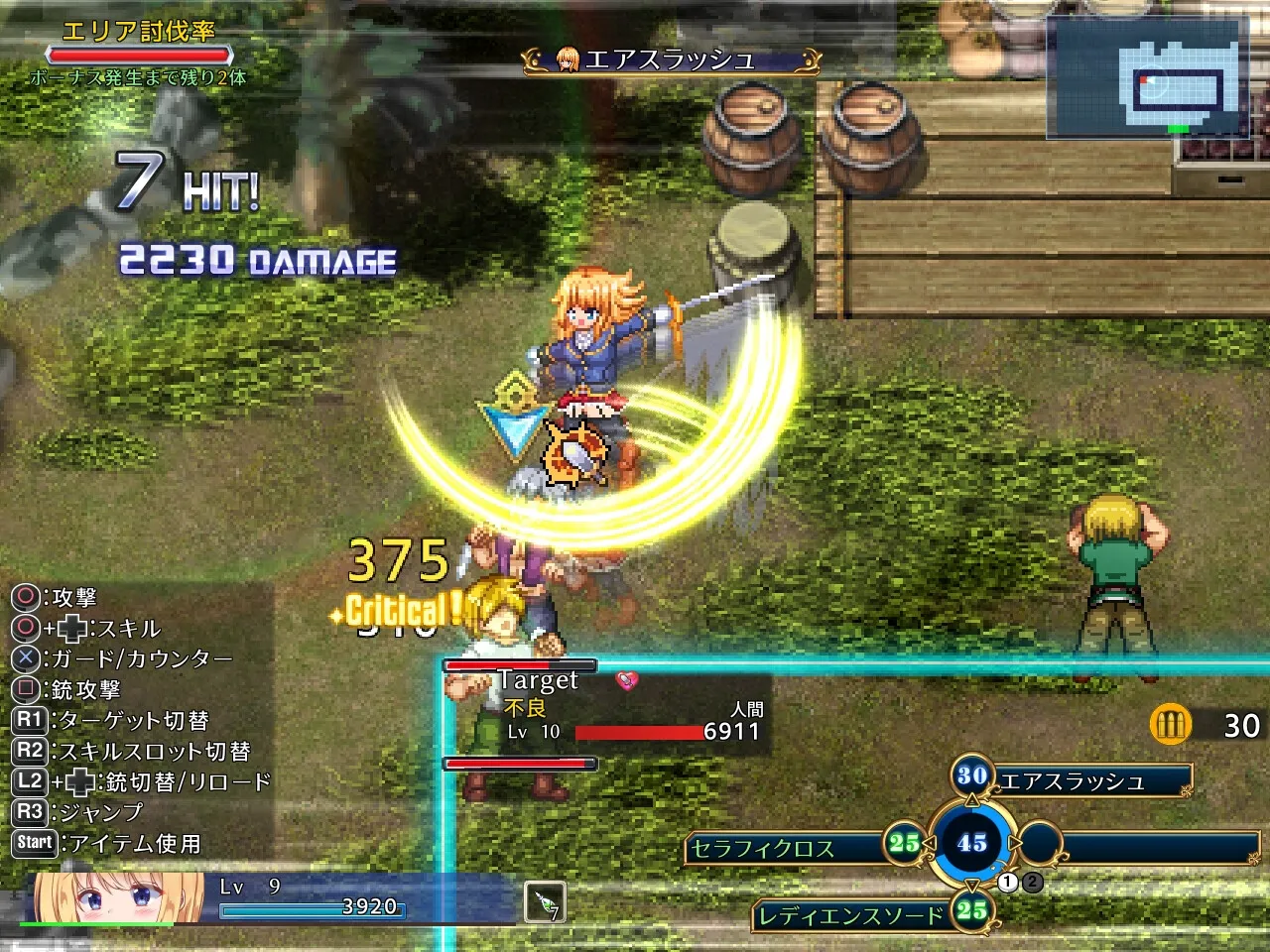Screen dimensions: 1270x952
Task: Use the レディエンスソード skill slot
Action: 851,915
